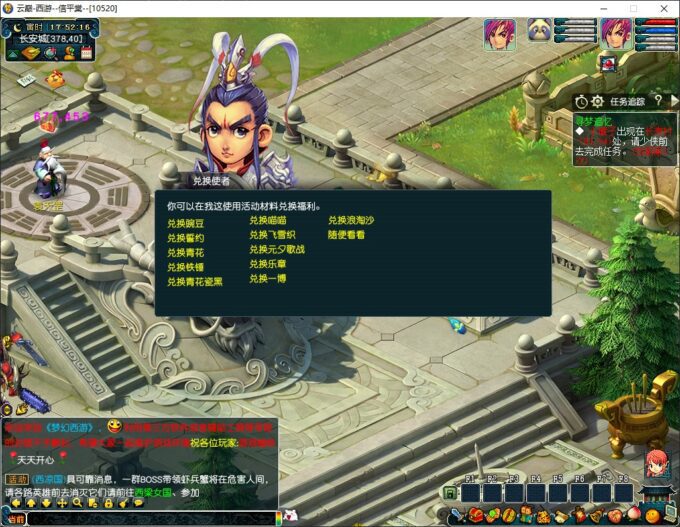Select the 兑换喵喵 exchange option
The height and width of the screenshot is (527, 680).
pyautogui.click(x=268, y=220)
